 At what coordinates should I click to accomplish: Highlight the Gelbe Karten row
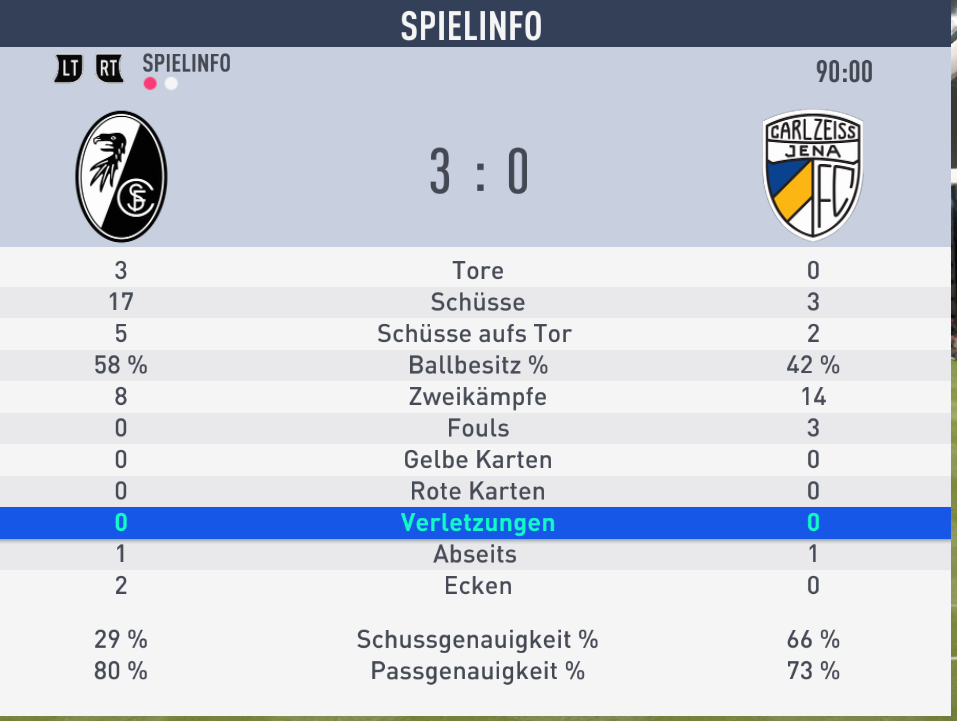pyautogui.click(x=477, y=460)
